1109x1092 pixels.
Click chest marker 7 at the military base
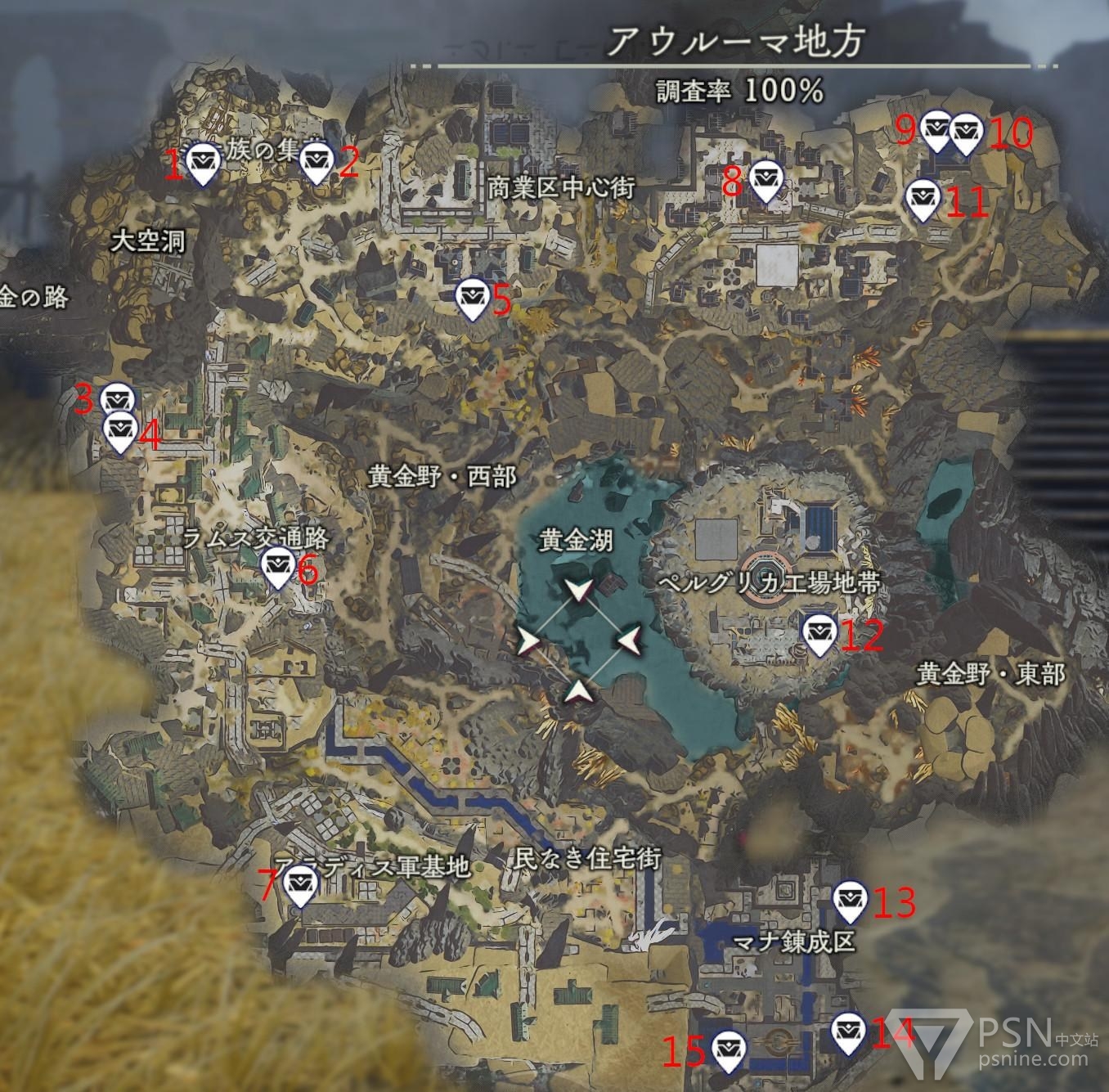pos(300,886)
